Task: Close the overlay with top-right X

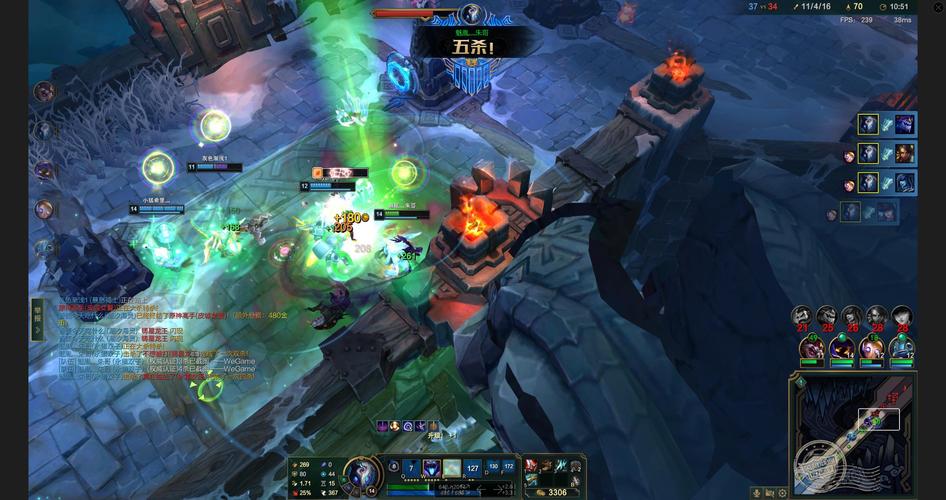Action: [938, 7]
